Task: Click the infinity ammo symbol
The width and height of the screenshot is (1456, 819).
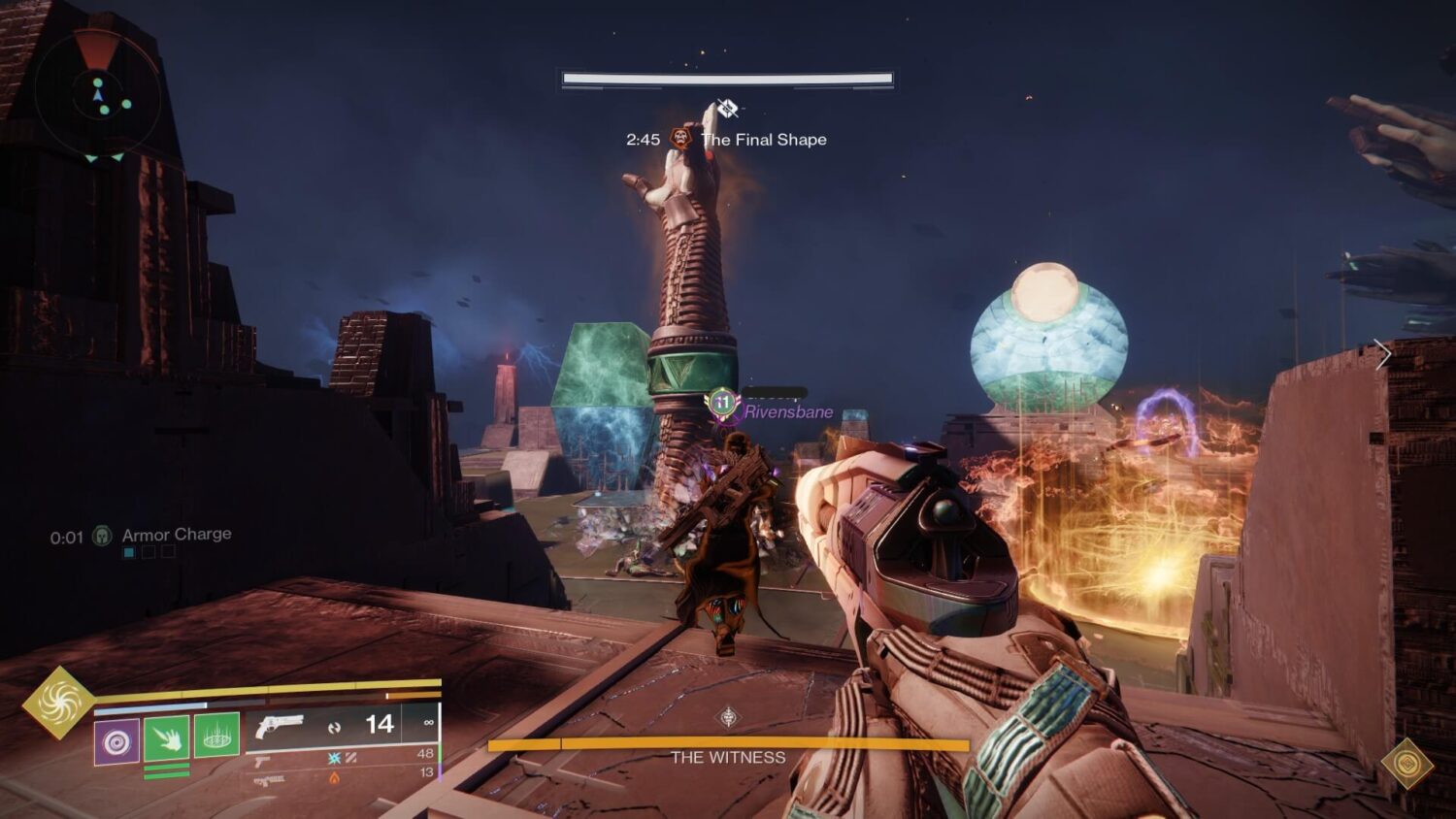Action: (x=428, y=723)
